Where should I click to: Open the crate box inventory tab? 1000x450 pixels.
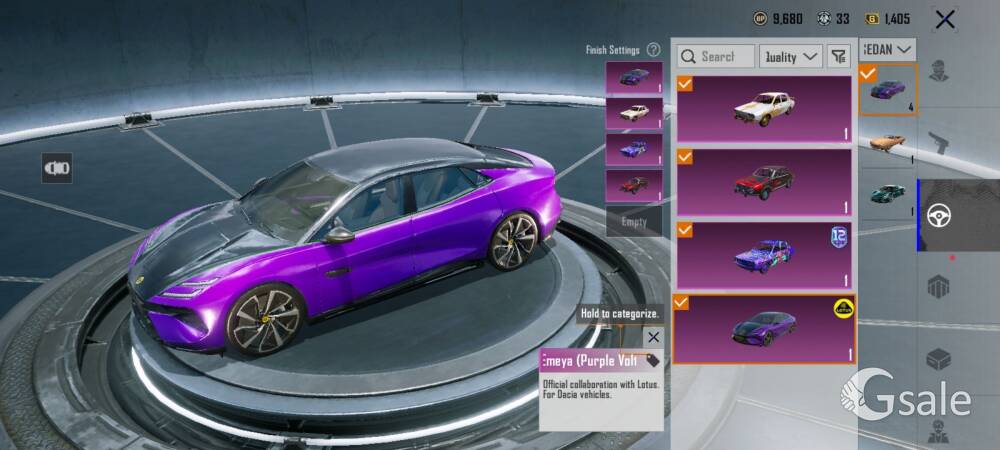click(x=938, y=359)
